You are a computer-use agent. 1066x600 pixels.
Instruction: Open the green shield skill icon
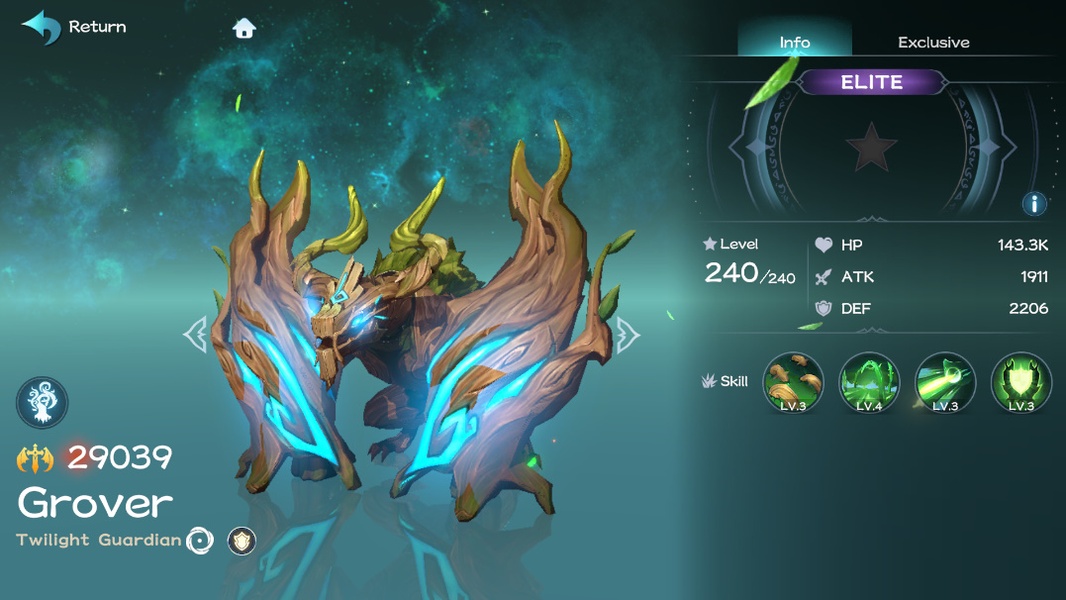[1021, 382]
